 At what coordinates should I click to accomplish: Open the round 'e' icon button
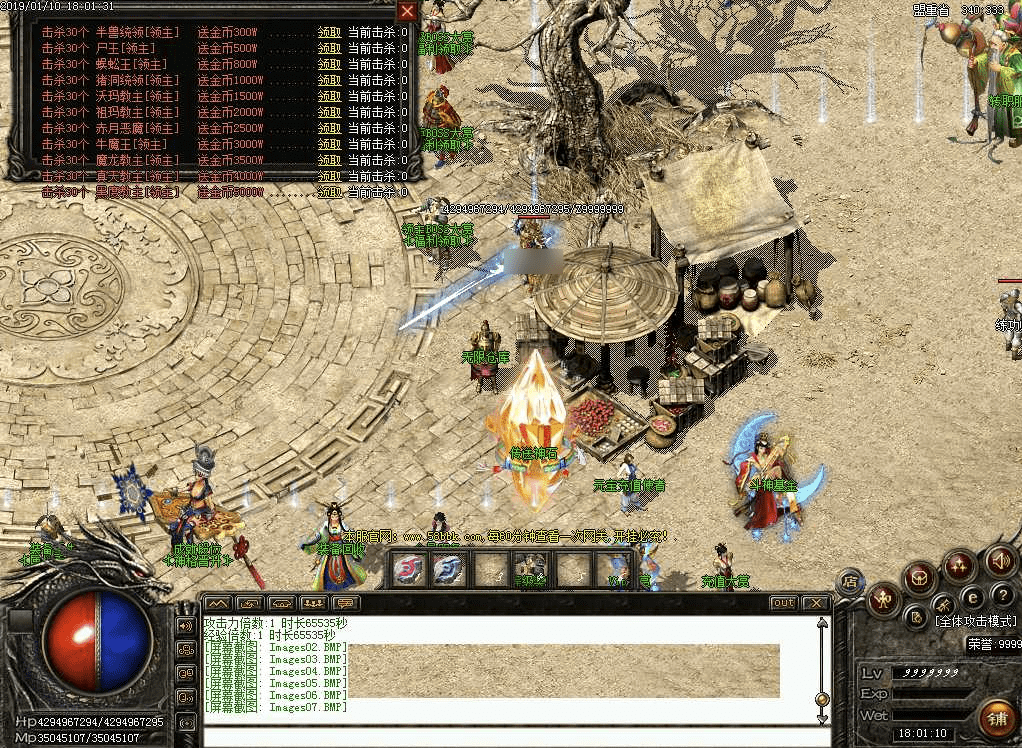(972, 597)
